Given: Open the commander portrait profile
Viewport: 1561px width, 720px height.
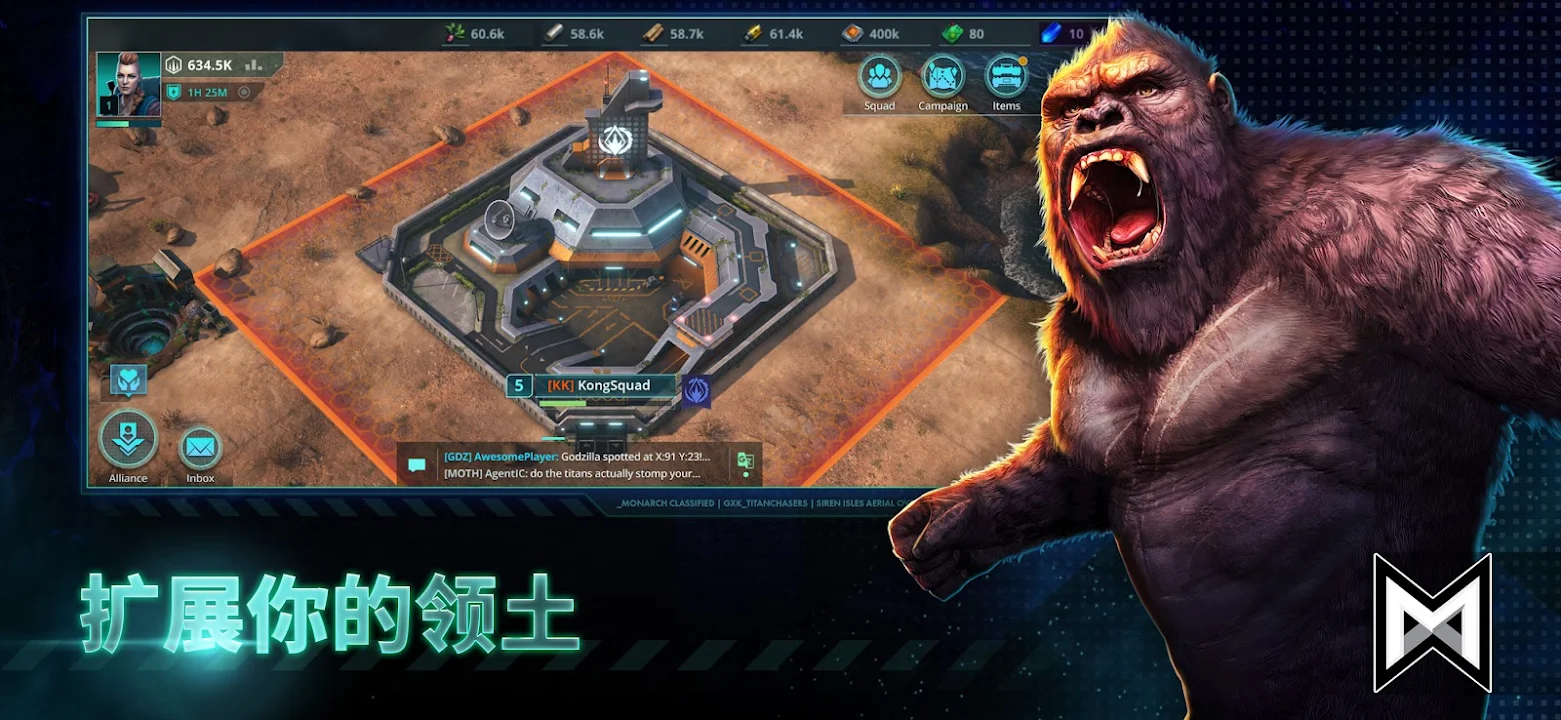Looking at the screenshot, I should (x=128, y=84).
